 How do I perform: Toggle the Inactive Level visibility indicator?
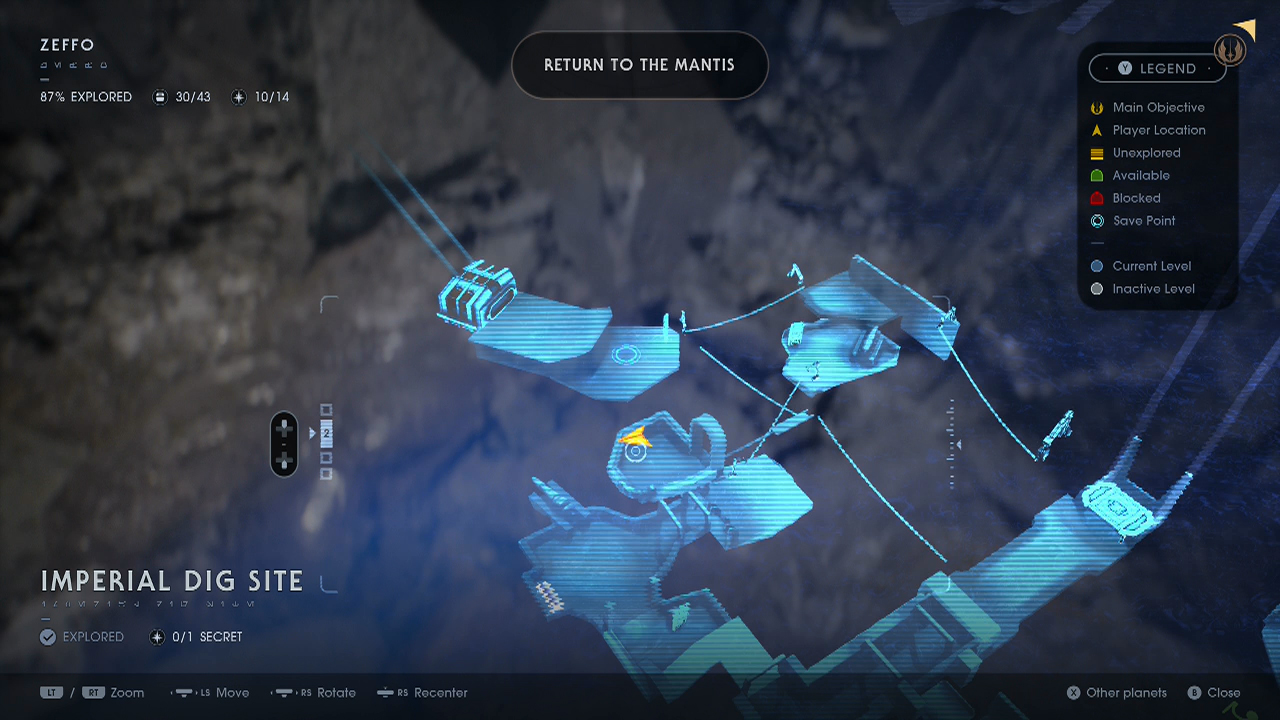click(1097, 289)
